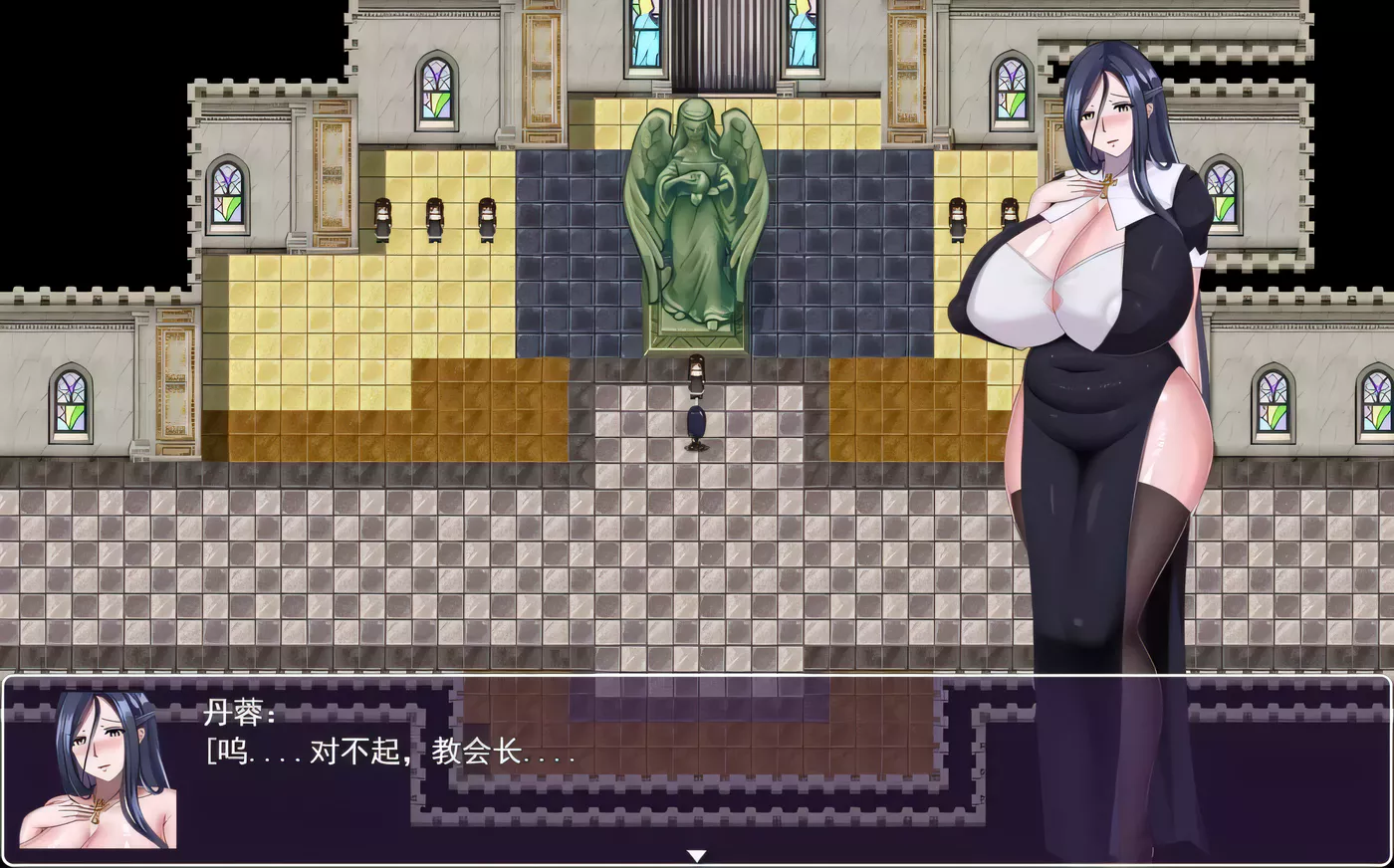The height and width of the screenshot is (868, 1394).
Task: Click the down arrow to advance the dialogue
Action: 697,853
